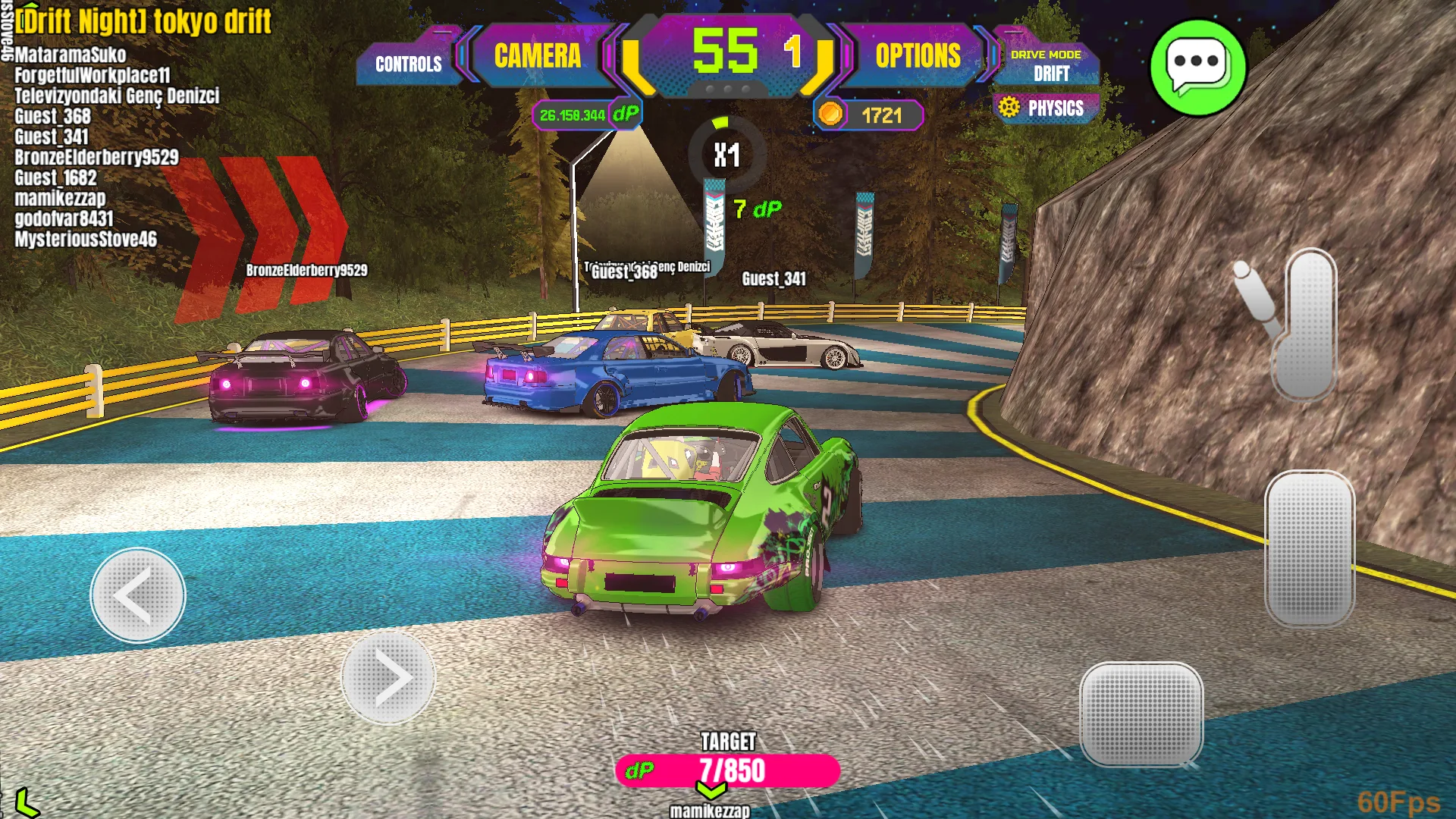Select MataramaSuko in the player list
The height and width of the screenshot is (819, 1456).
(x=71, y=55)
